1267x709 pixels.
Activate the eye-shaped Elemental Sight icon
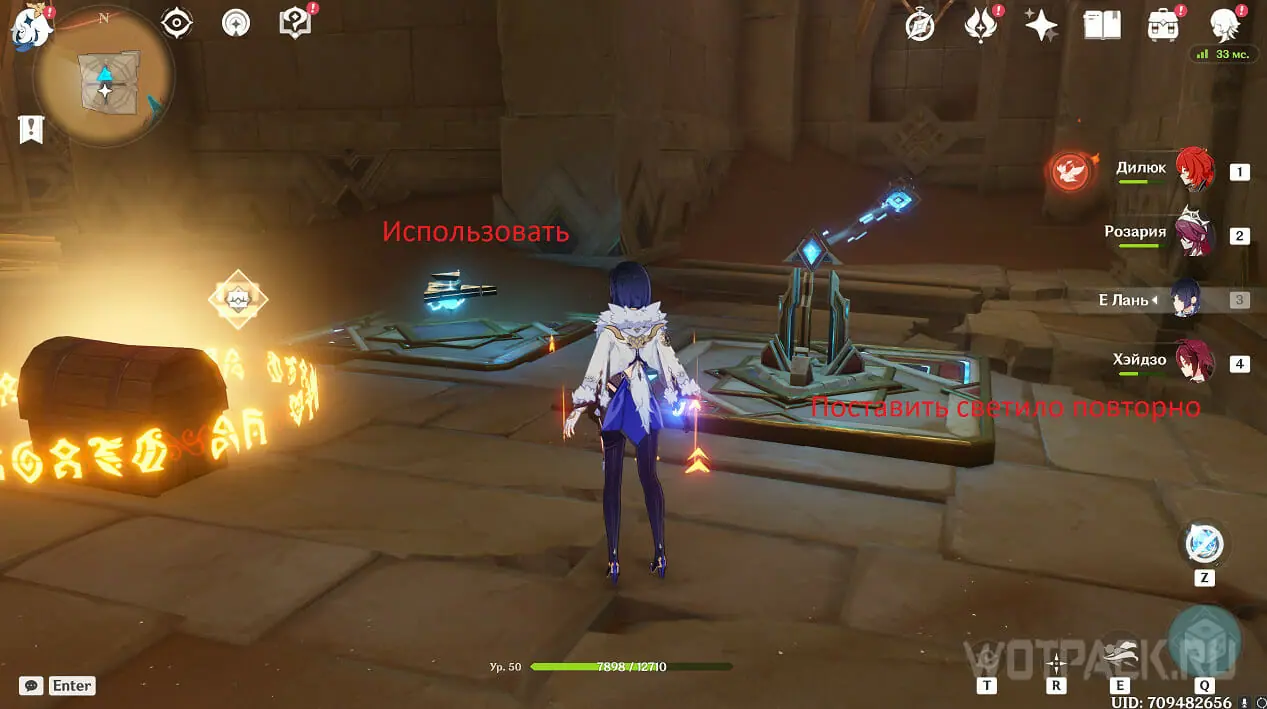point(177,22)
